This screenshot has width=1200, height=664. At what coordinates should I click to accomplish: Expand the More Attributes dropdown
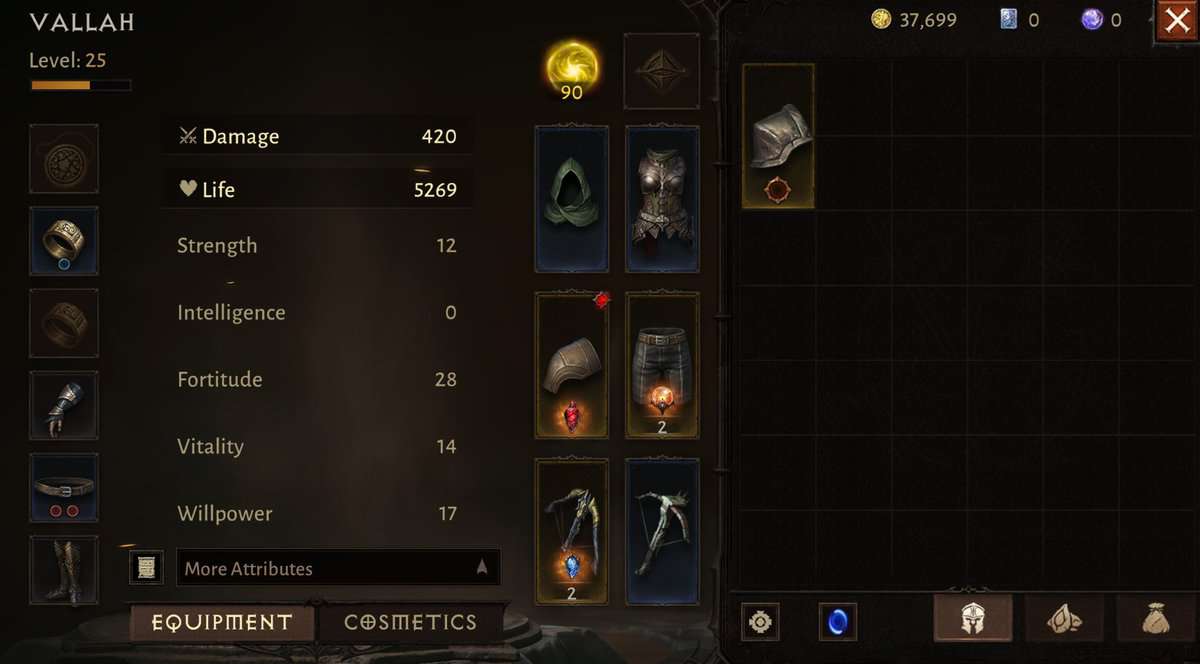[338, 568]
